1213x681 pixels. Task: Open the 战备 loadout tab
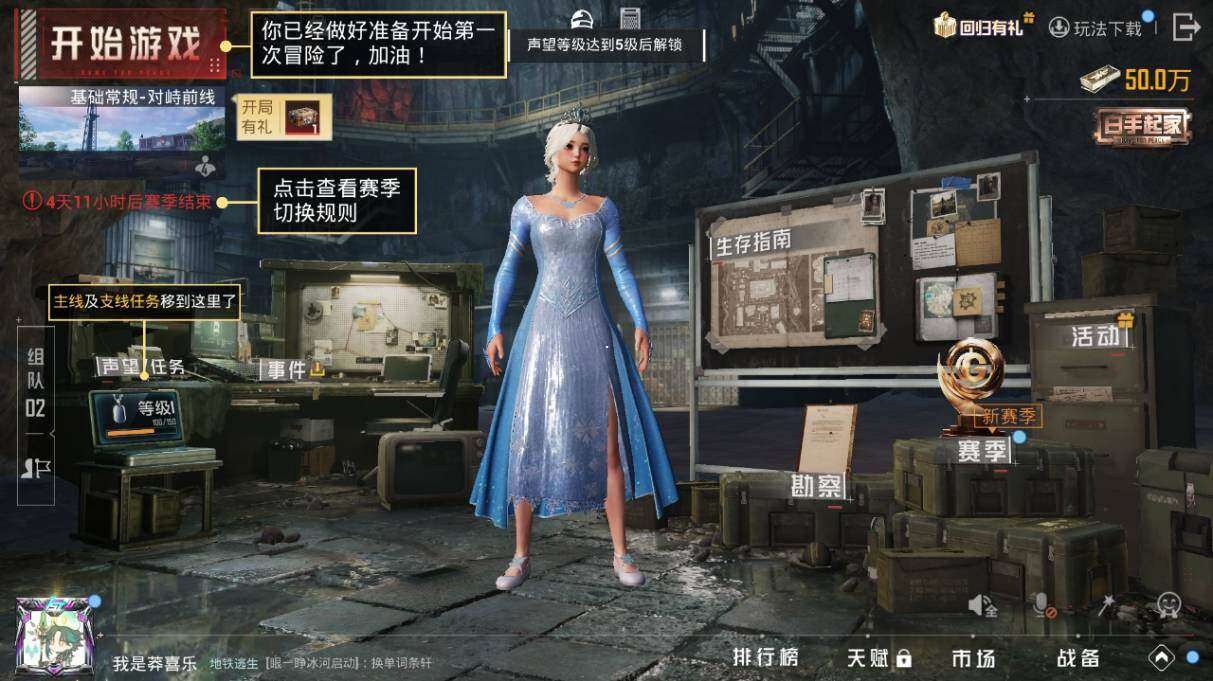[1078, 657]
